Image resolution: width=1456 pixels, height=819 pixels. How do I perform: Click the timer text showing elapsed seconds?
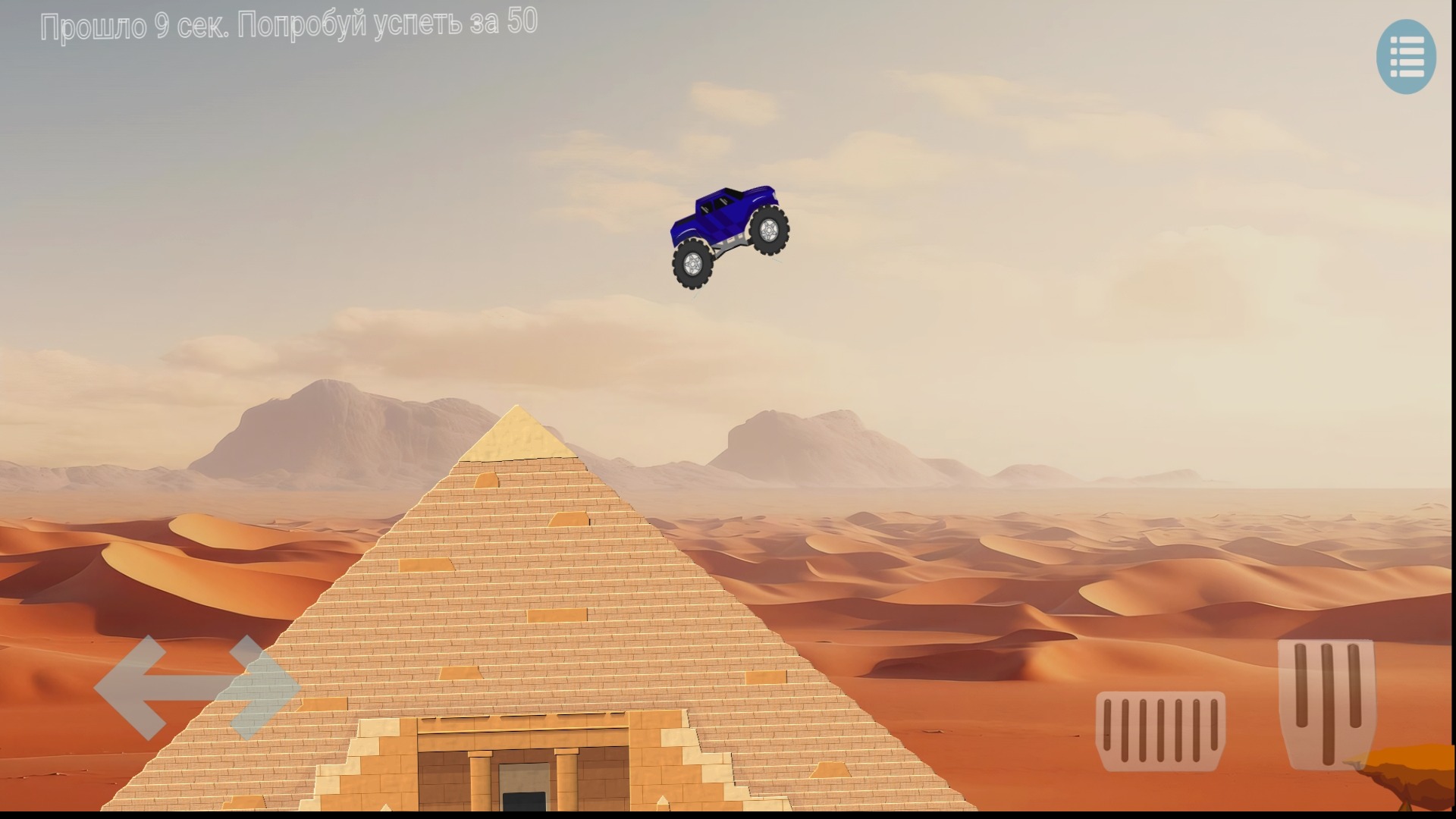pos(290,23)
